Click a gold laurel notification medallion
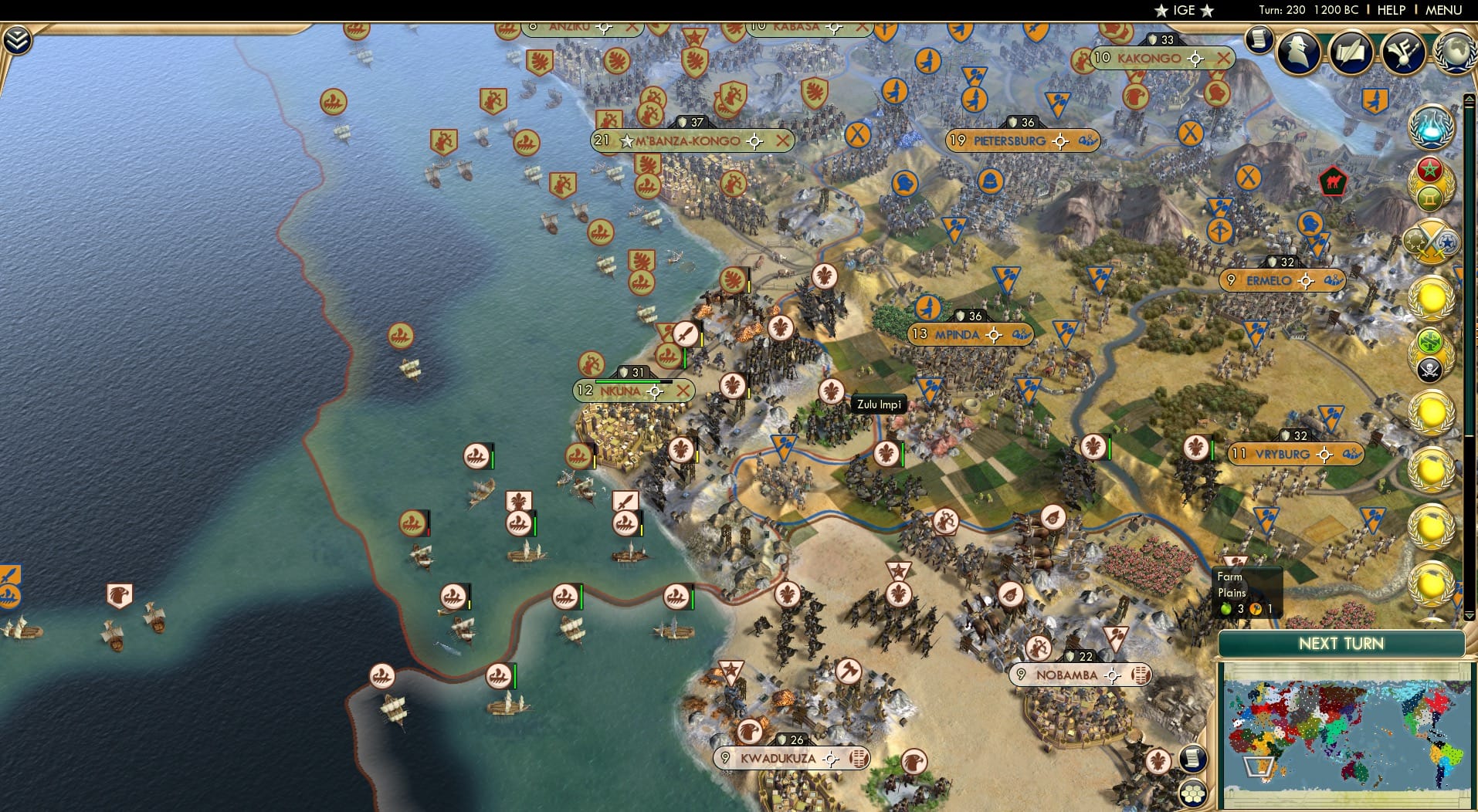This screenshot has height=812, width=1478. point(1432,297)
